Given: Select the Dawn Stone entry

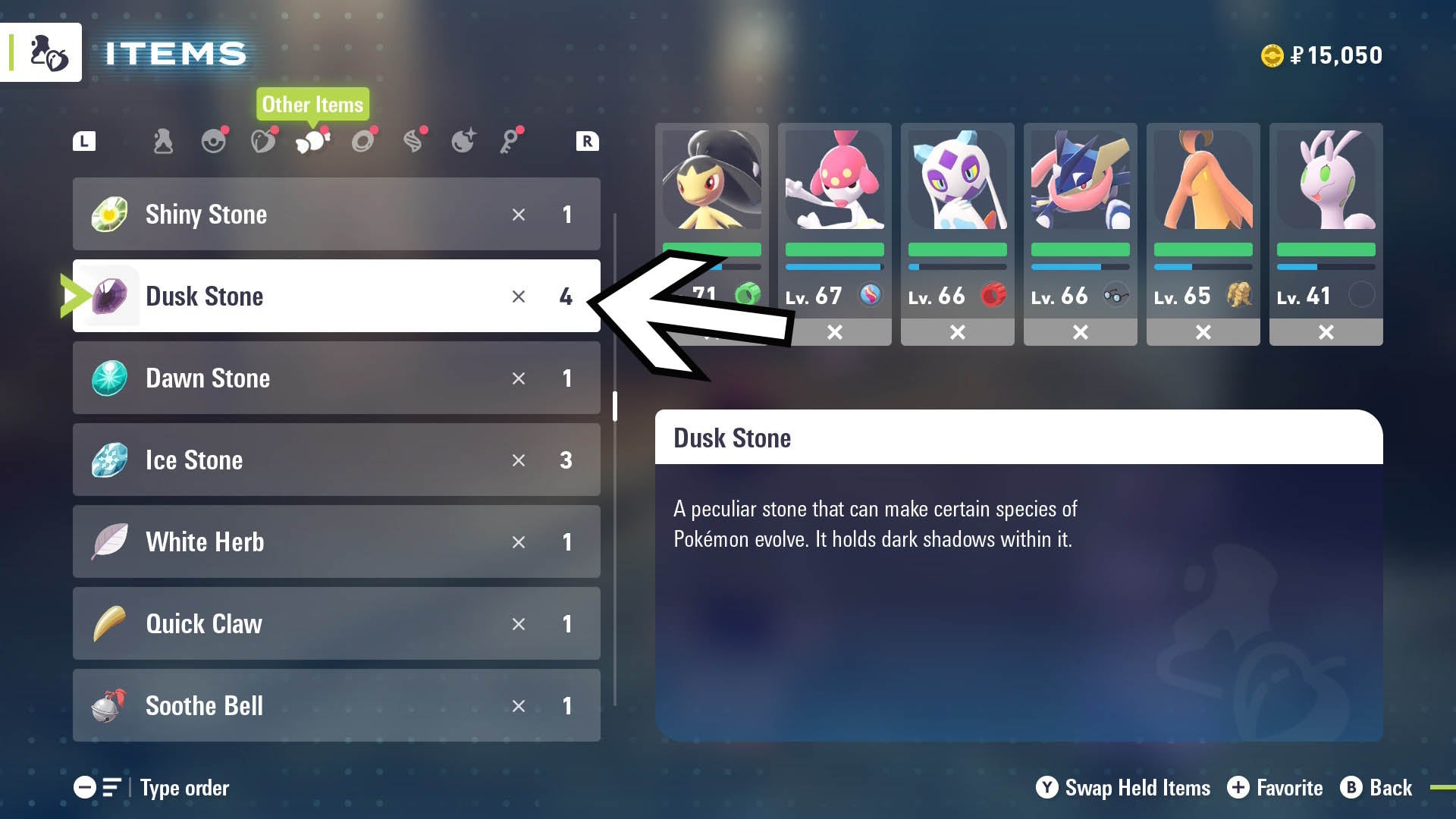Looking at the screenshot, I should (336, 378).
